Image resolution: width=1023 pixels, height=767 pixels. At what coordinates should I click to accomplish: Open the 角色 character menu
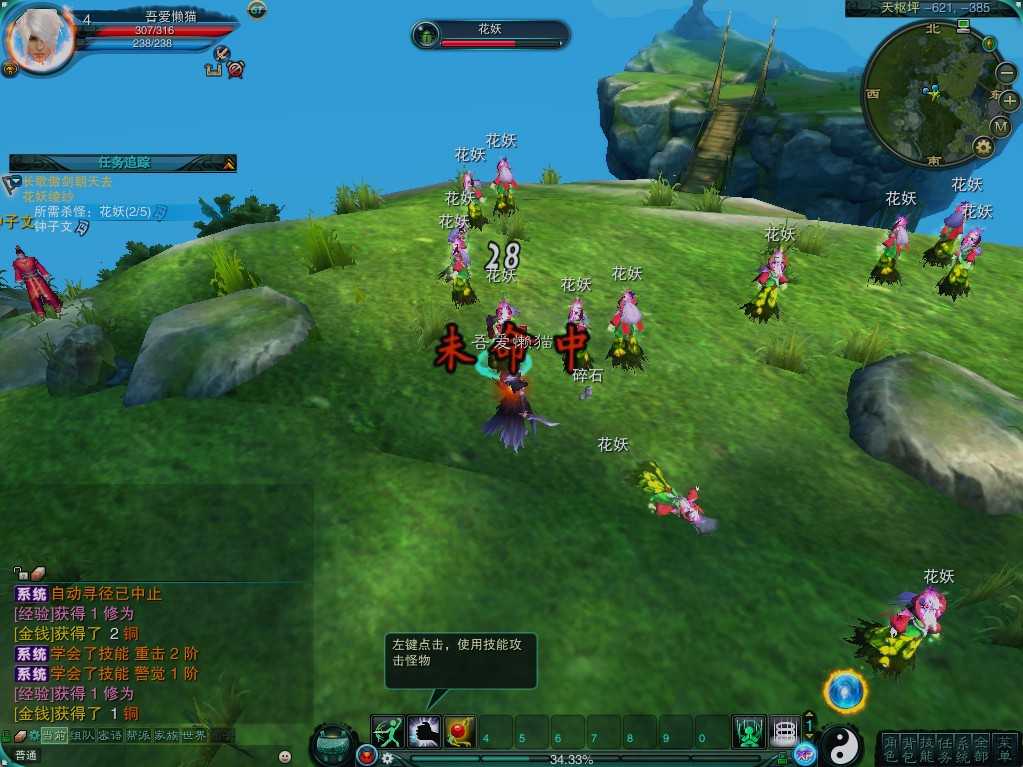point(892,748)
